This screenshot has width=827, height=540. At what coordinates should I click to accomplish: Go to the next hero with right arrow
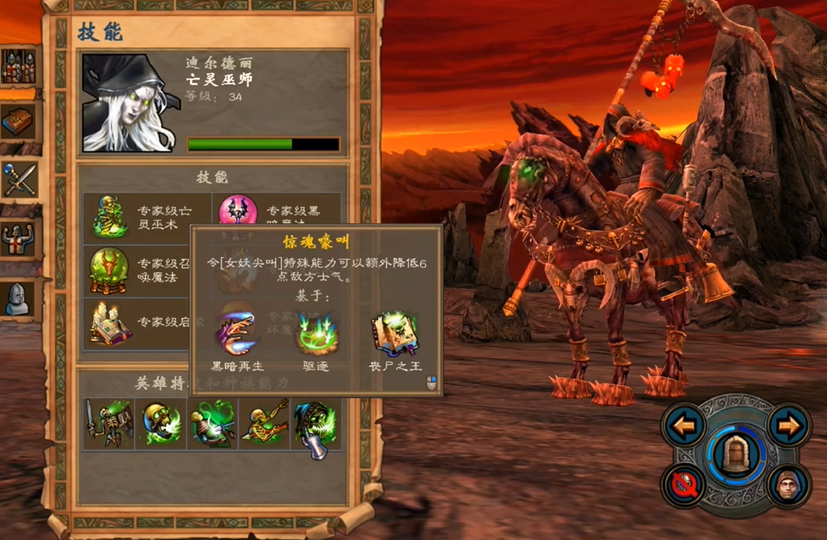[788, 427]
